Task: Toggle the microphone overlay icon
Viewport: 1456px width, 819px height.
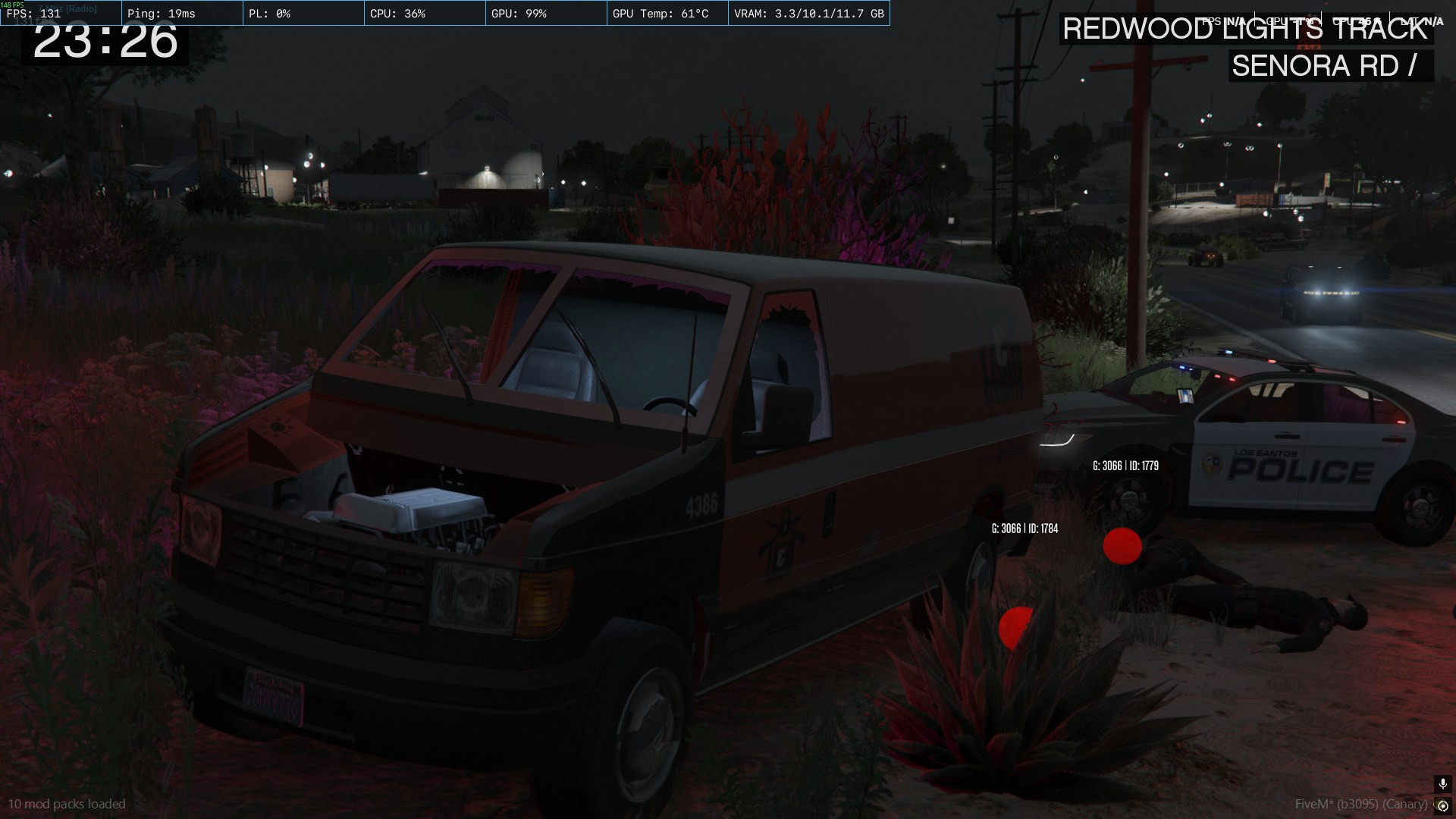Action: pyautogui.click(x=1442, y=784)
